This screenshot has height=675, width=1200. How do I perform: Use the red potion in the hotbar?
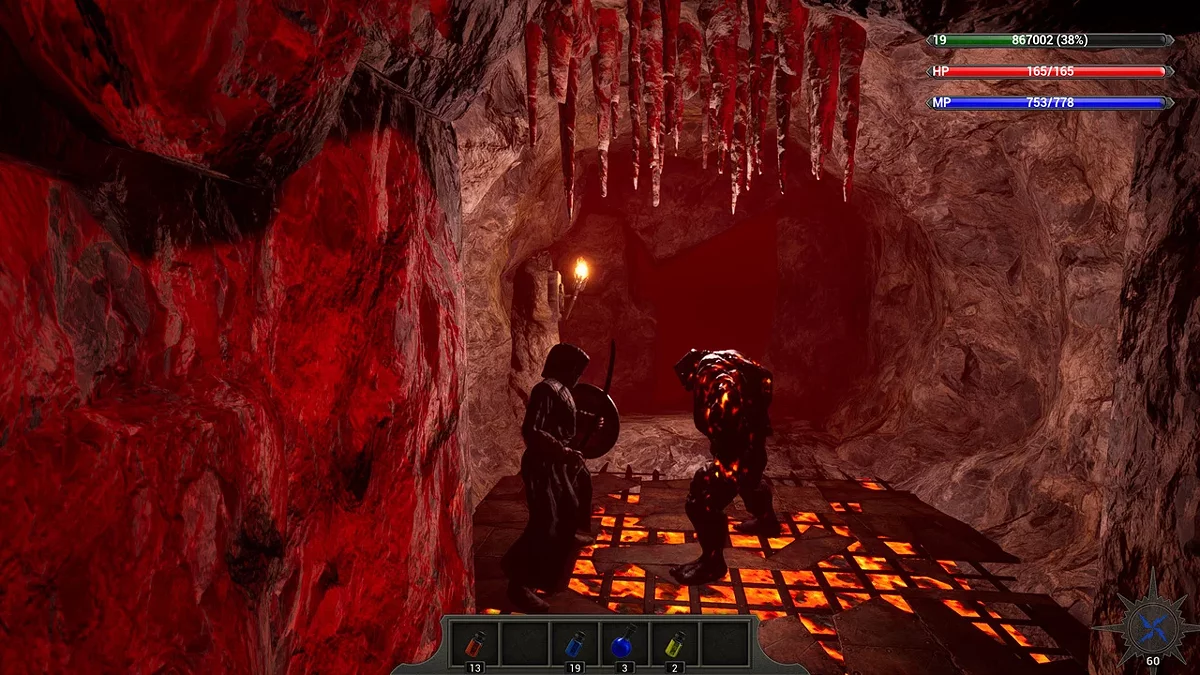(474, 643)
